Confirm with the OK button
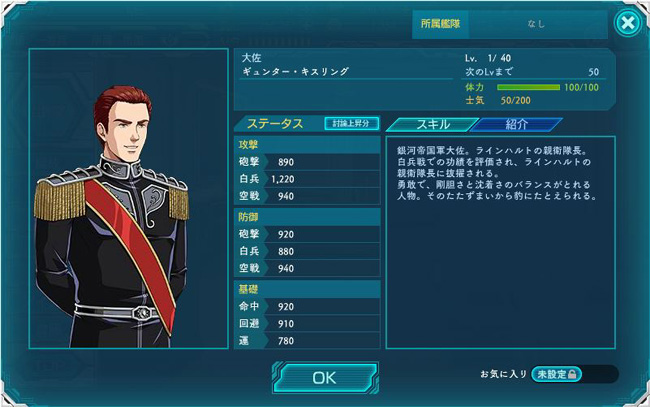Viewport: 650px width, 407px height. (x=324, y=377)
